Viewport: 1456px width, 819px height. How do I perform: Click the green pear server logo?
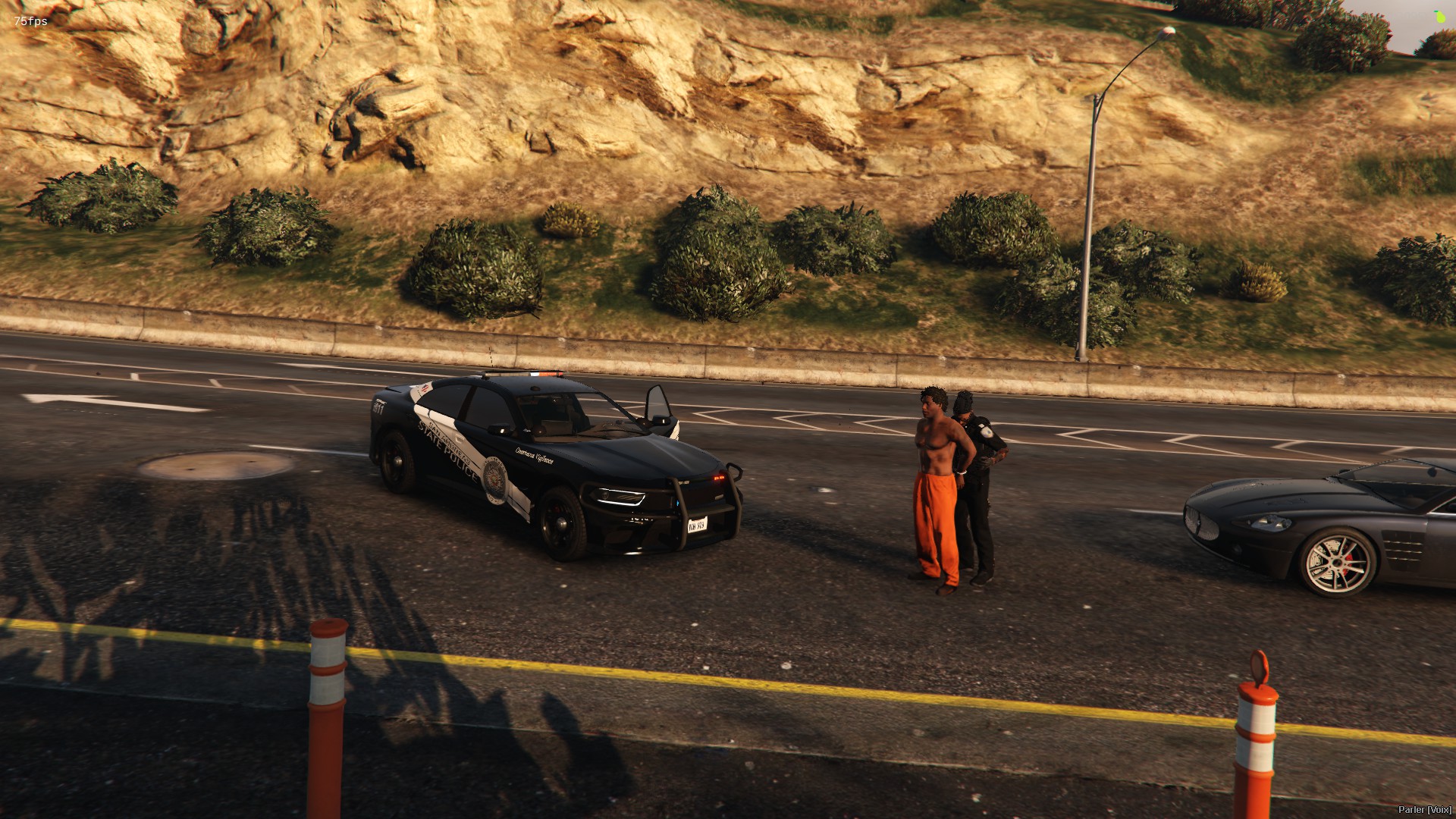[1440, 16]
